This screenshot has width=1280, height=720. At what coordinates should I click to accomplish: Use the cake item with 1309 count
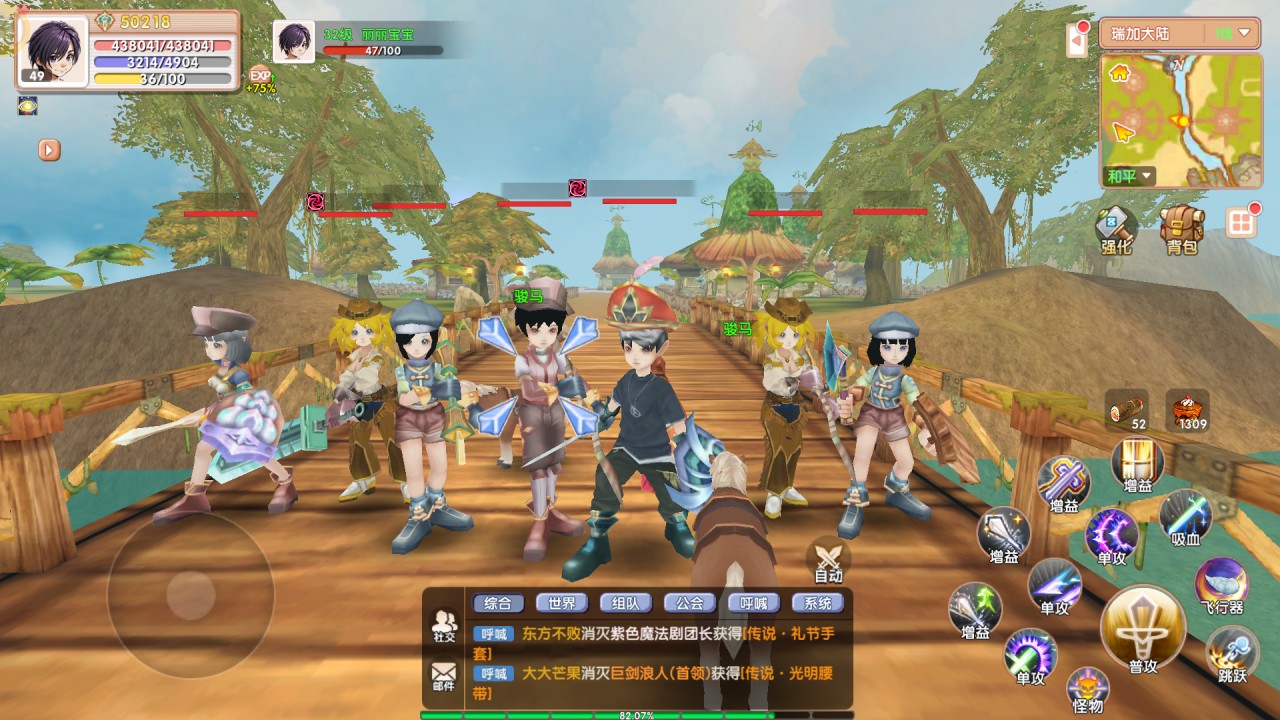click(x=1187, y=410)
